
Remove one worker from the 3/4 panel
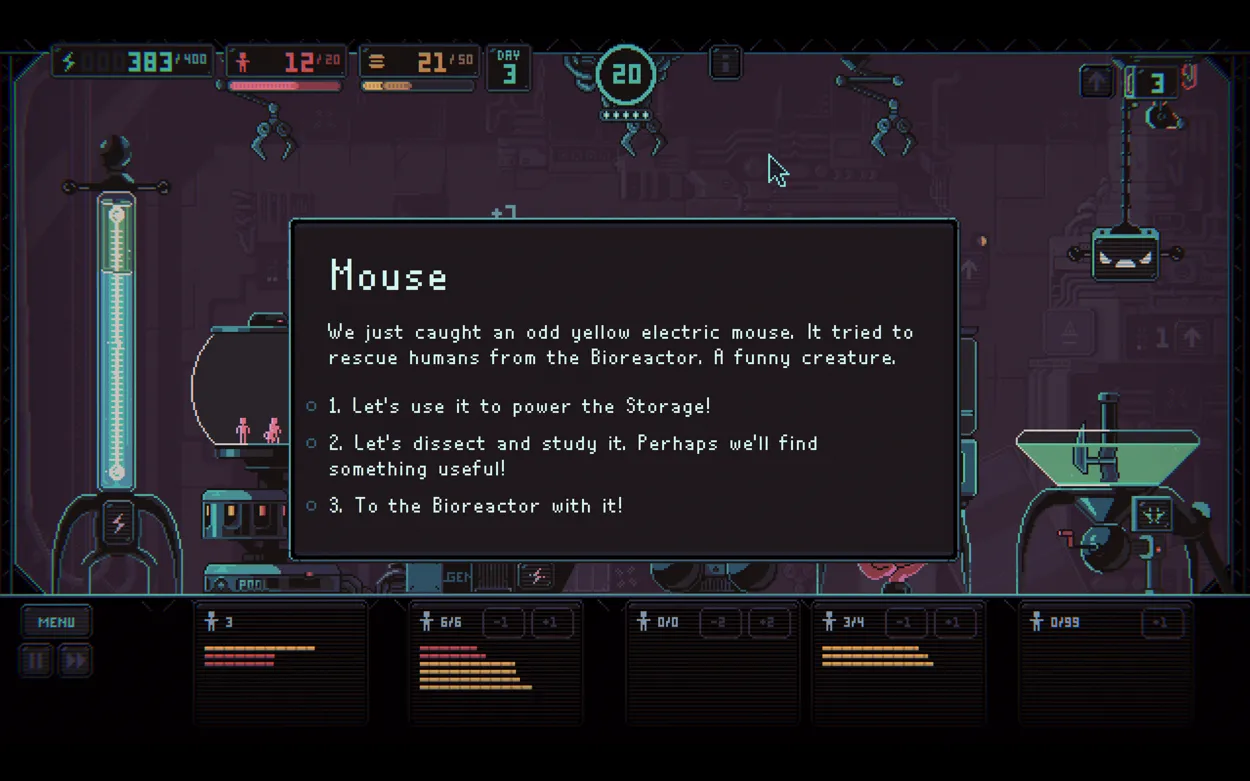[x=904, y=623]
